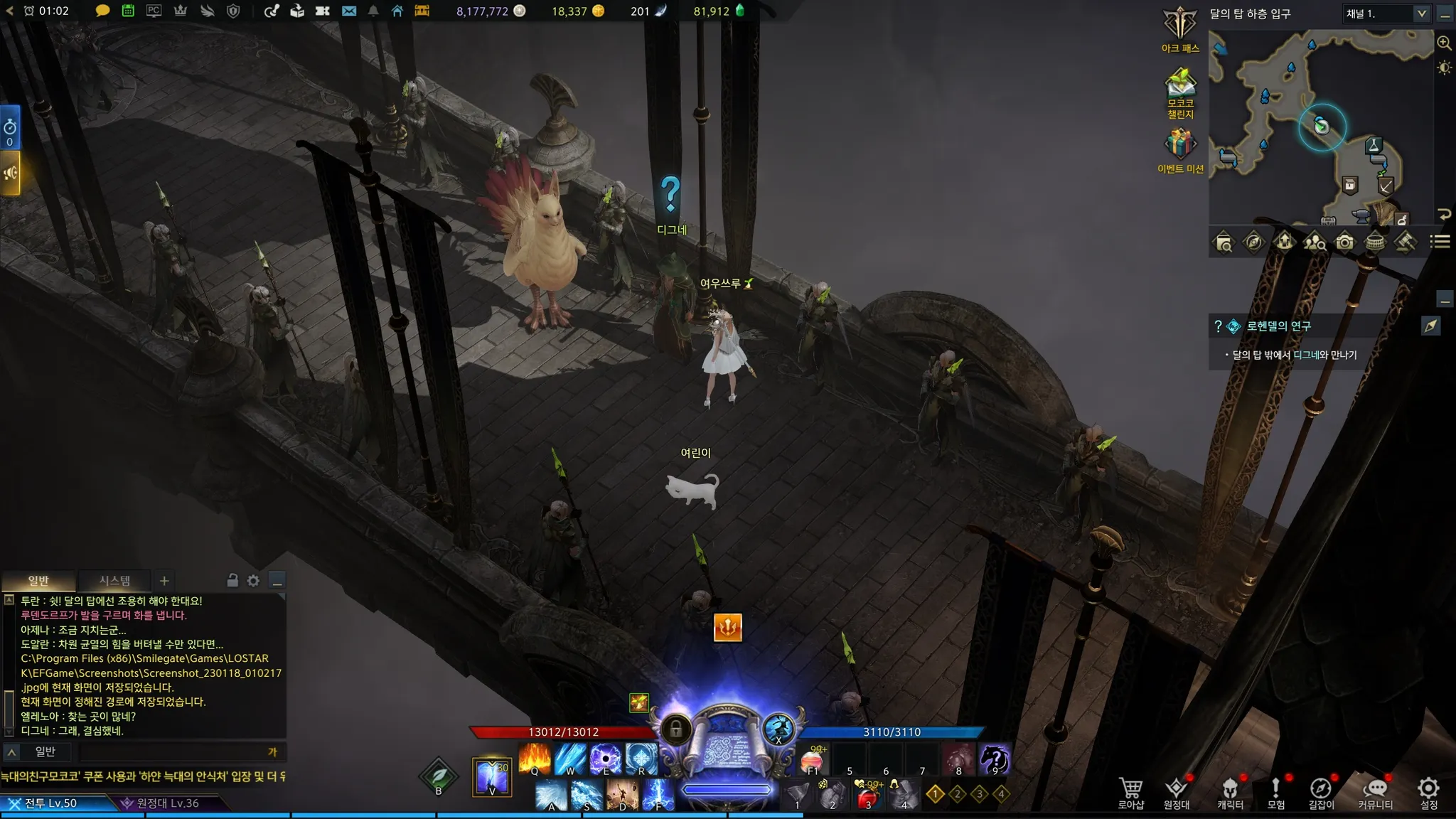Image resolution: width=1456 pixels, height=819 pixels.
Task: Open the 설정 settings gear
Action: click(x=1428, y=792)
